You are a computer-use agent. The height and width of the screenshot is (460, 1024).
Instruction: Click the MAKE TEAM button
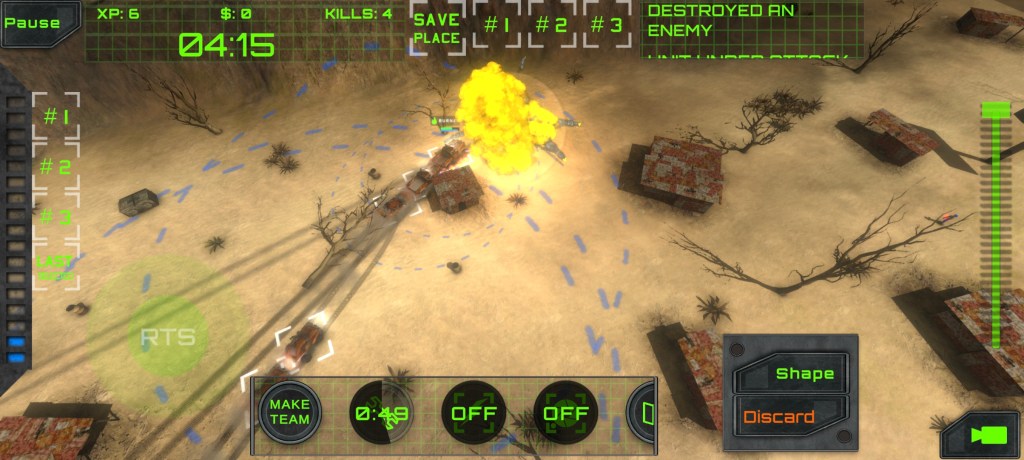[289, 411]
